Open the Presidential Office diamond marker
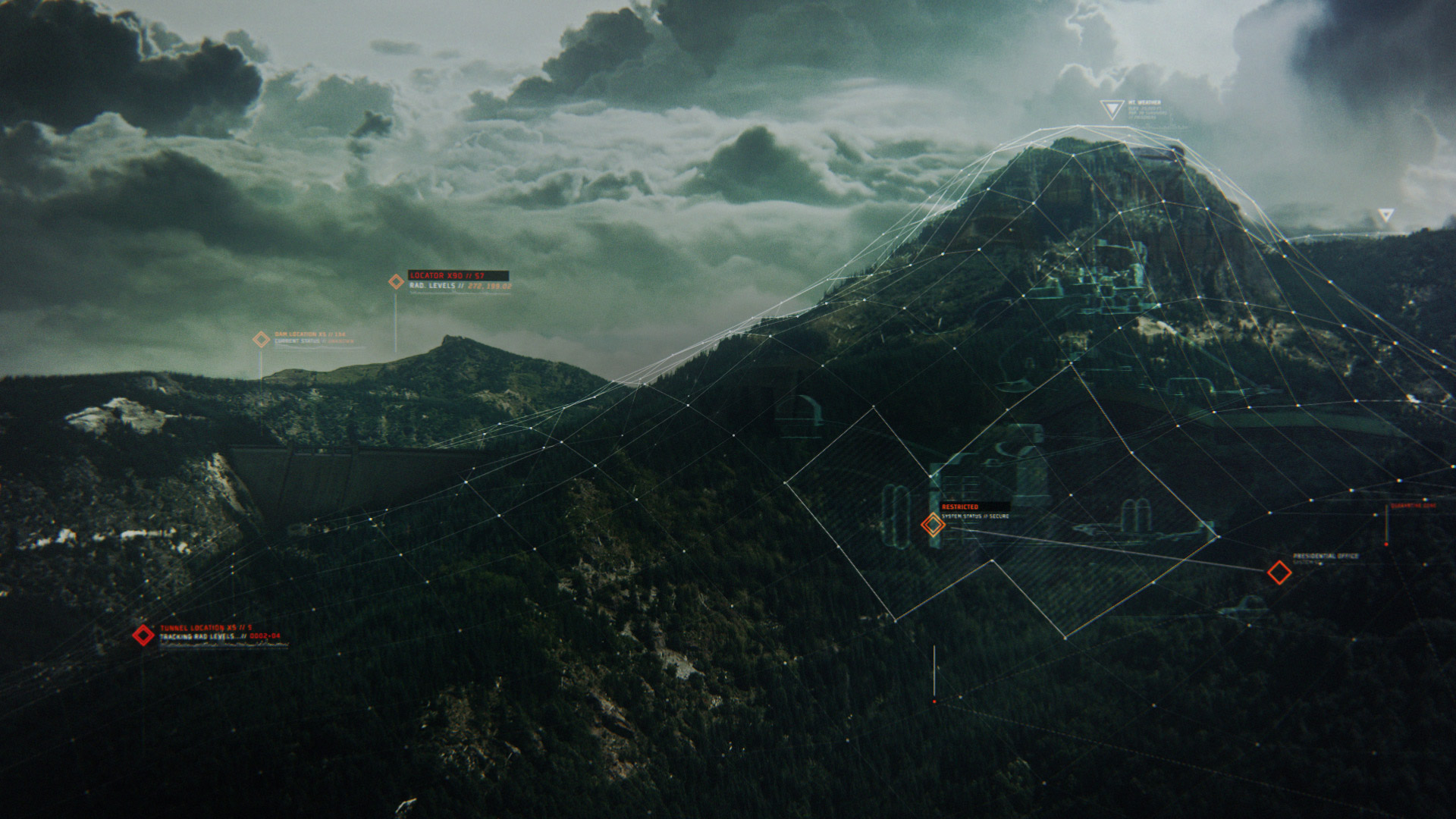 (1279, 573)
